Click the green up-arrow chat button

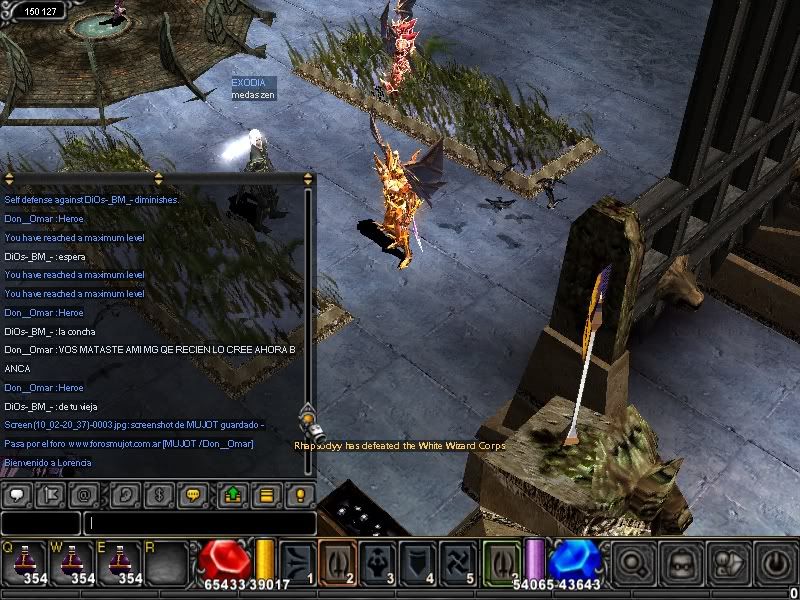[x=232, y=494]
